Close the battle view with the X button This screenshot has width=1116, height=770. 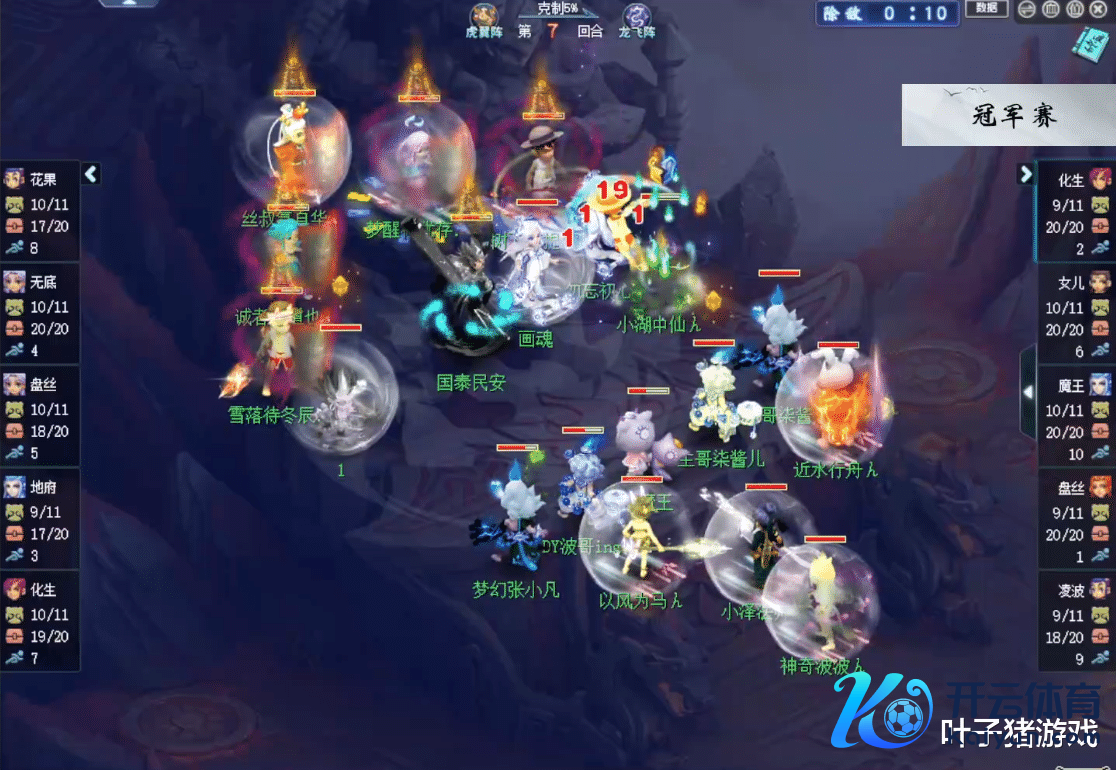pos(1099,10)
